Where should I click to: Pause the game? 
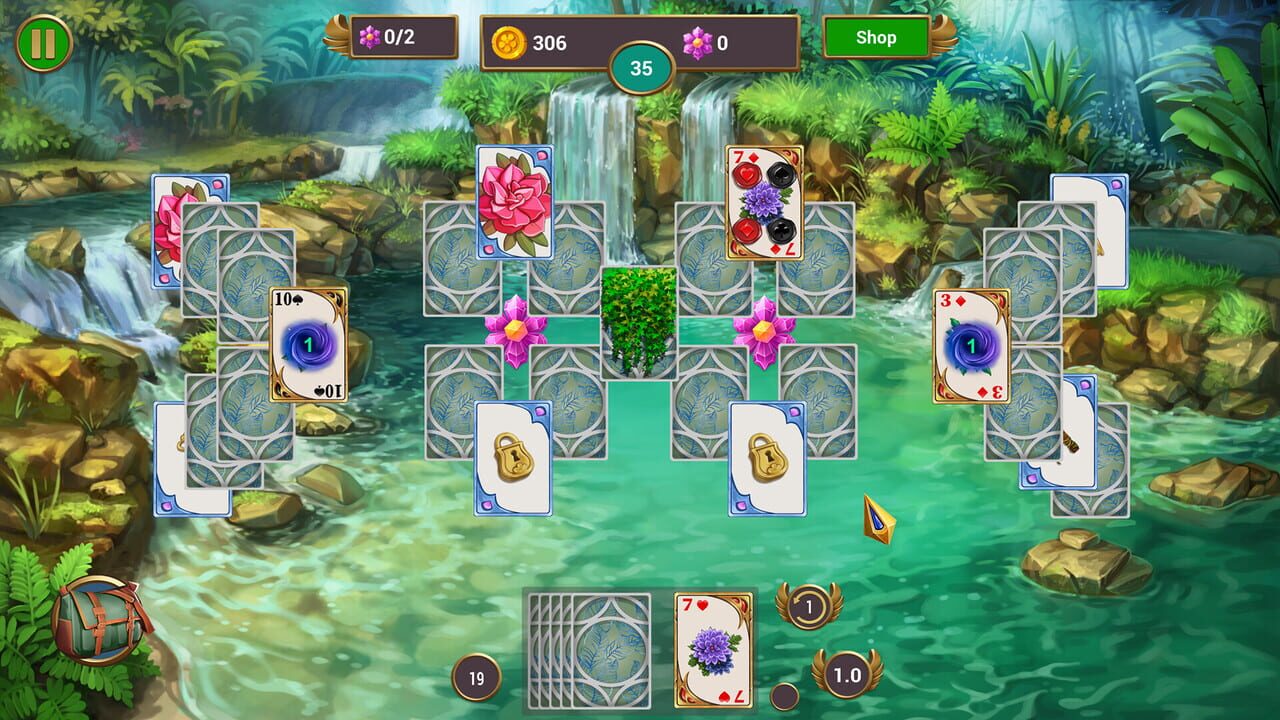click(42, 42)
